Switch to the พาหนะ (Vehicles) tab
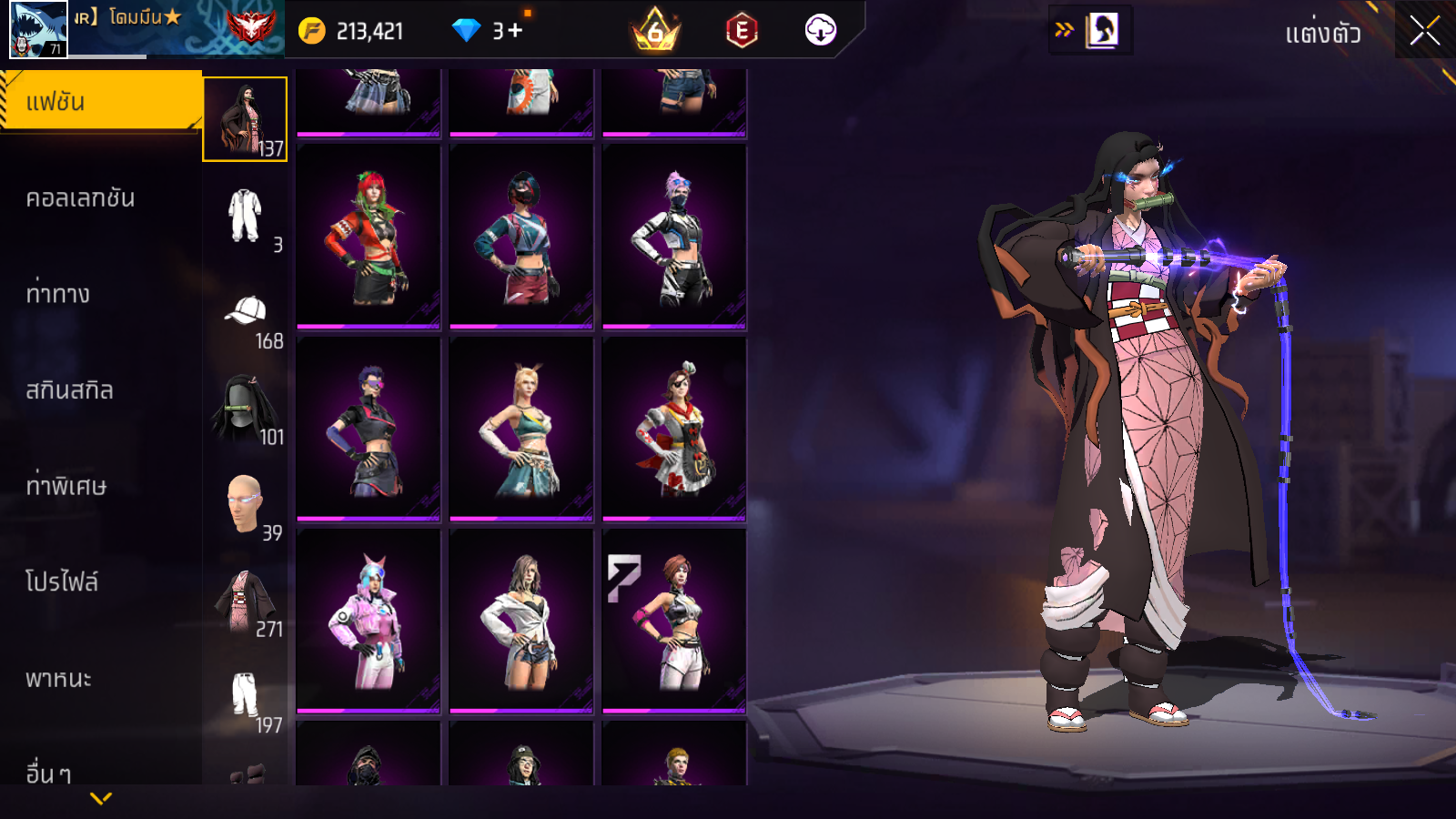1456x819 pixels. tap(58, 679)
